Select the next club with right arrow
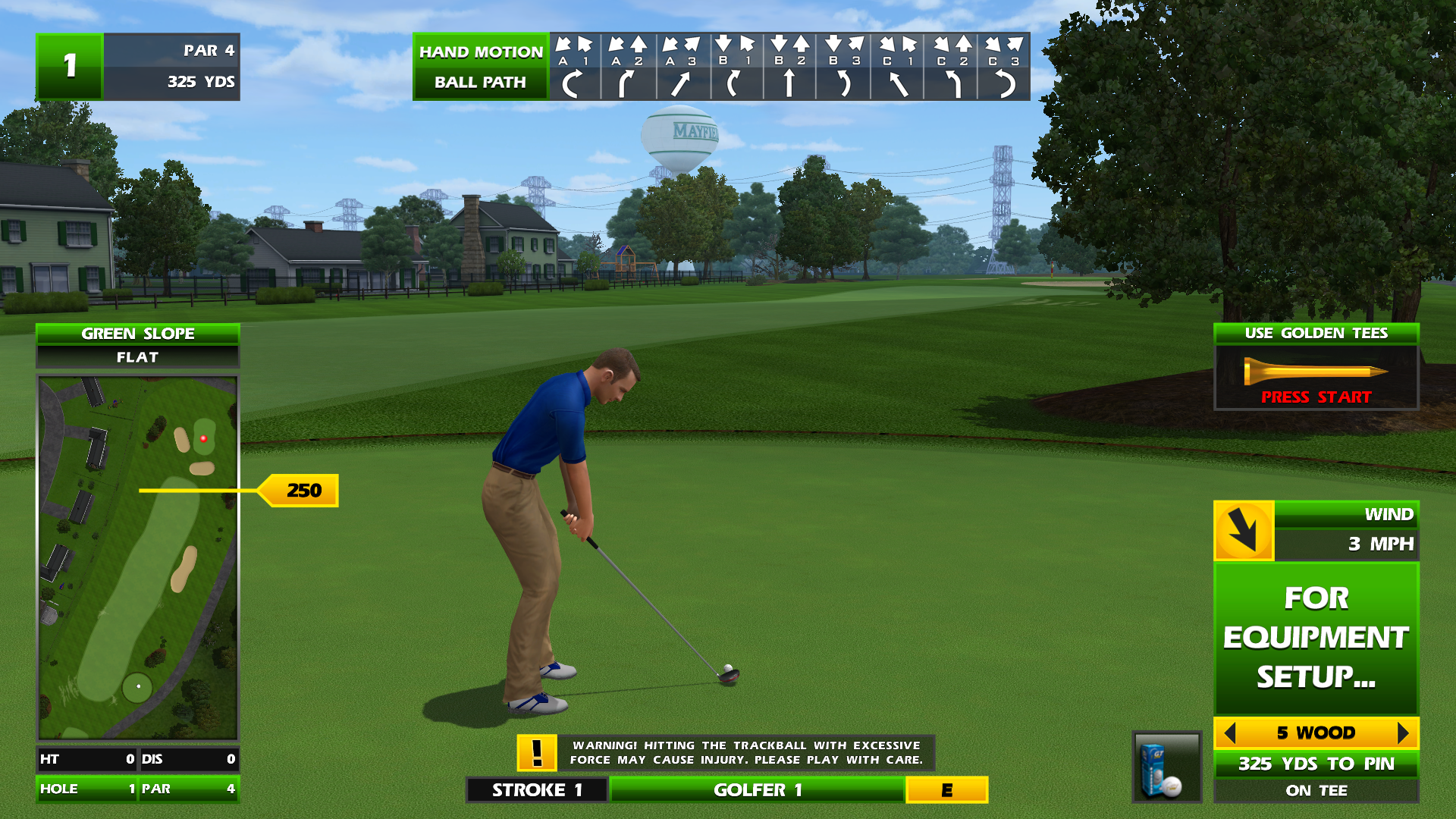The width and height of the screenshot is (1456, 819). coord(1402,733)
